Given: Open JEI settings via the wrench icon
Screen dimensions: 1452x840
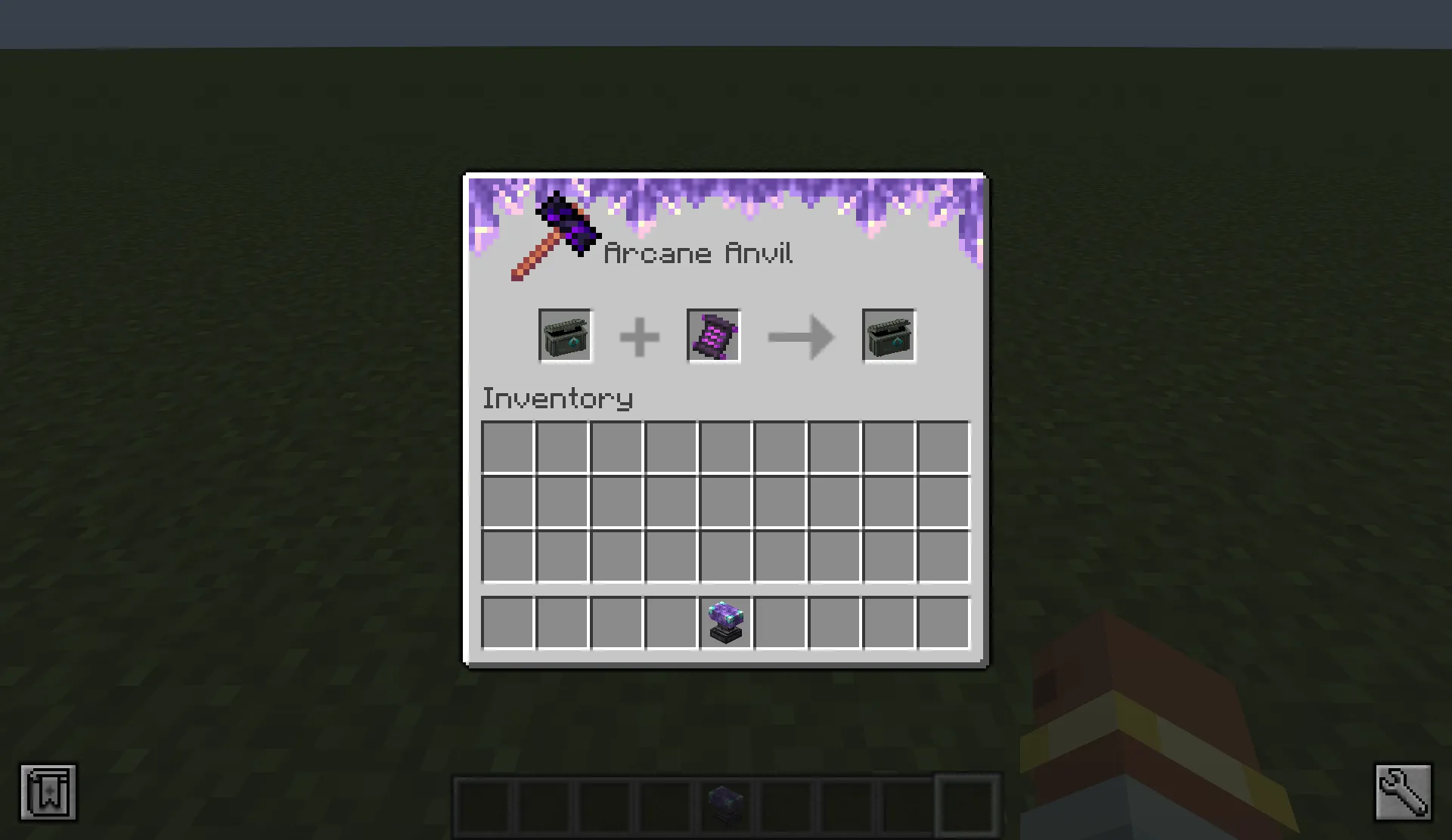Looking at the screenshot, I should pos(1403,792).
